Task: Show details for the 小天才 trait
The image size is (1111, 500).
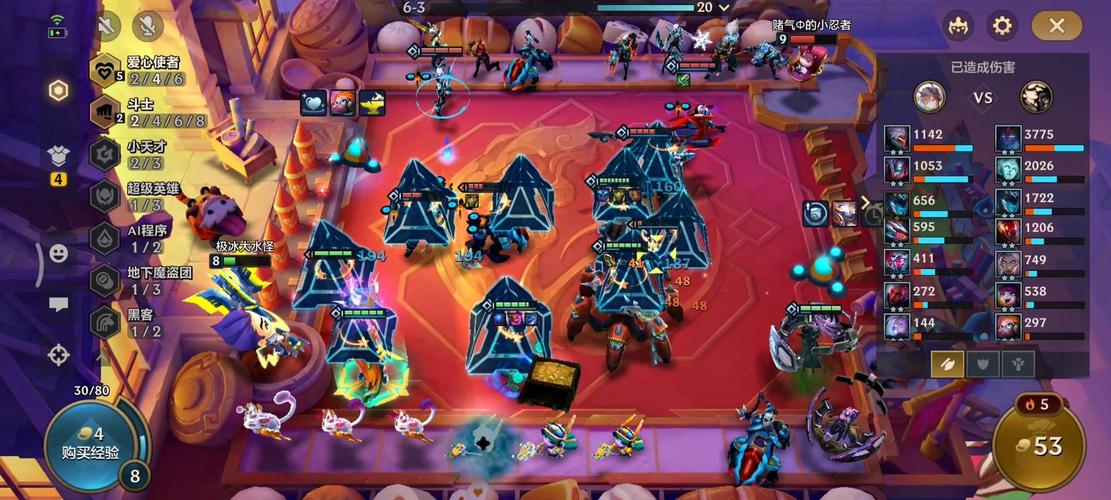Action: pyautogui.click(x=138, y=154)
